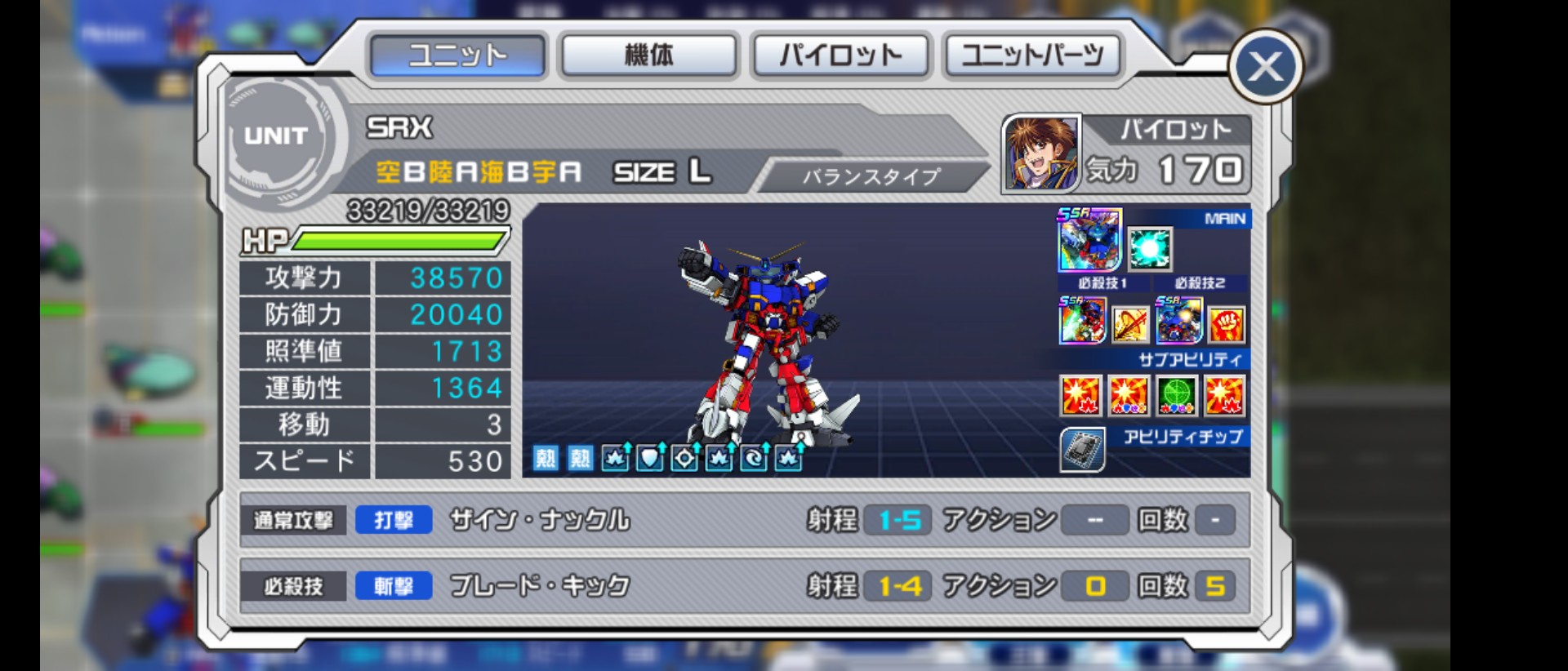Show the ユニットパーツ tab
Screen dimensions: 1568x671
pyautogui.click(x=1032, y=56)
